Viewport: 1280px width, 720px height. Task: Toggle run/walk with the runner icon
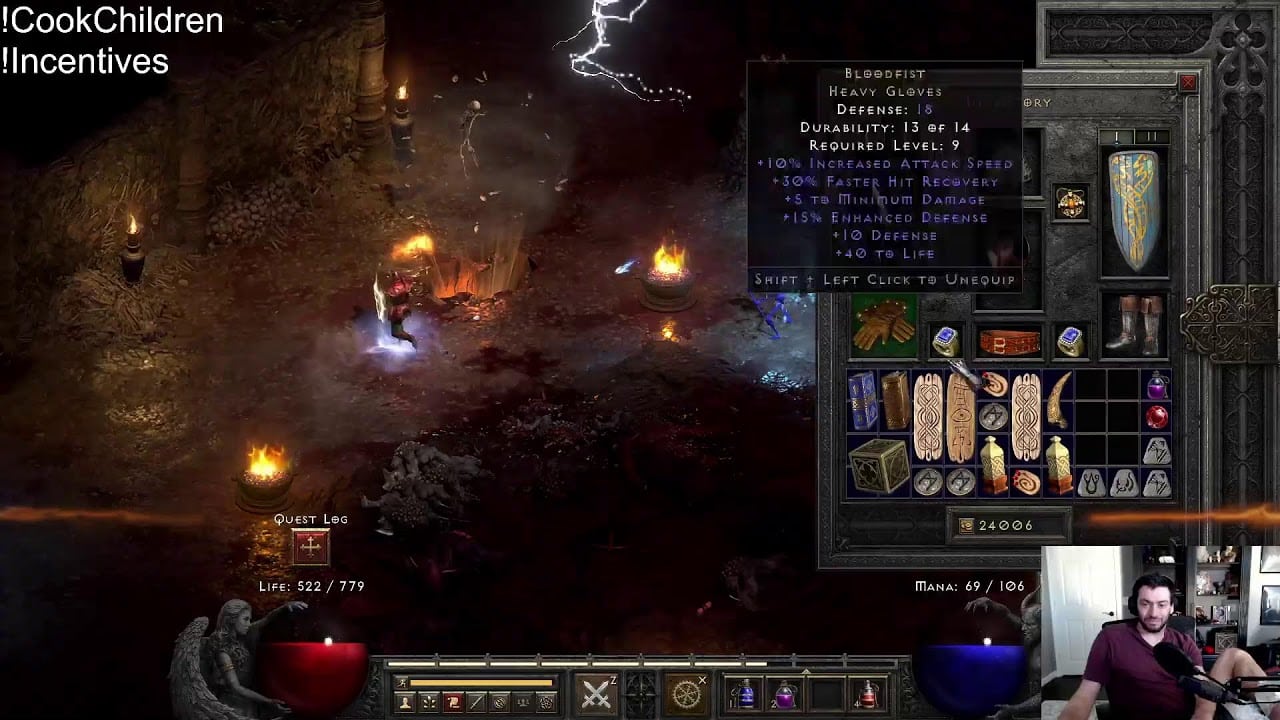(403, 682)
